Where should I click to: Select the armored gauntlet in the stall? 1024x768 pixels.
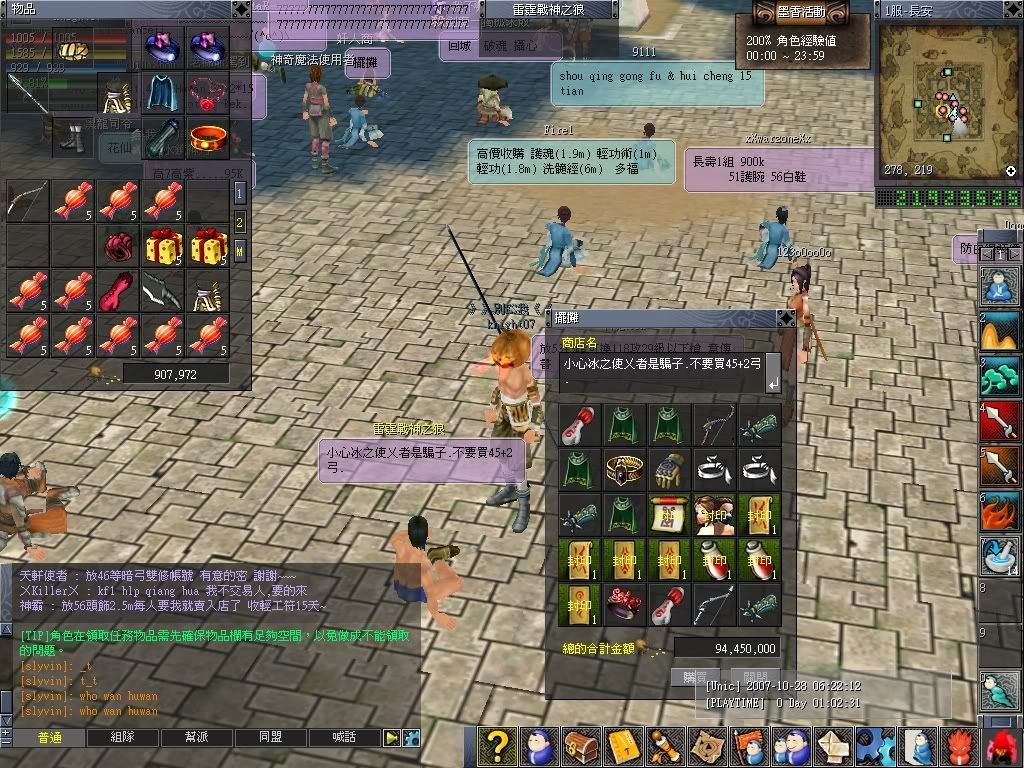(669, 468)
